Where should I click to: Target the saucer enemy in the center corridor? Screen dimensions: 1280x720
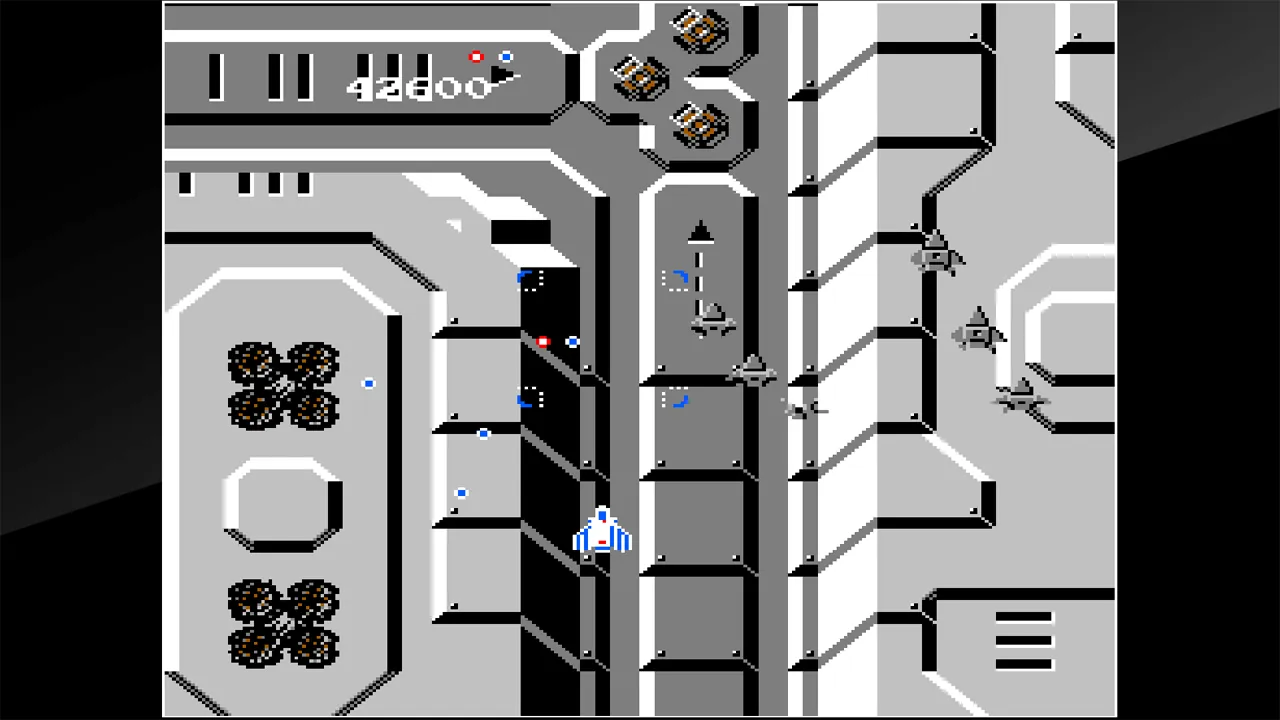(755, 372)
